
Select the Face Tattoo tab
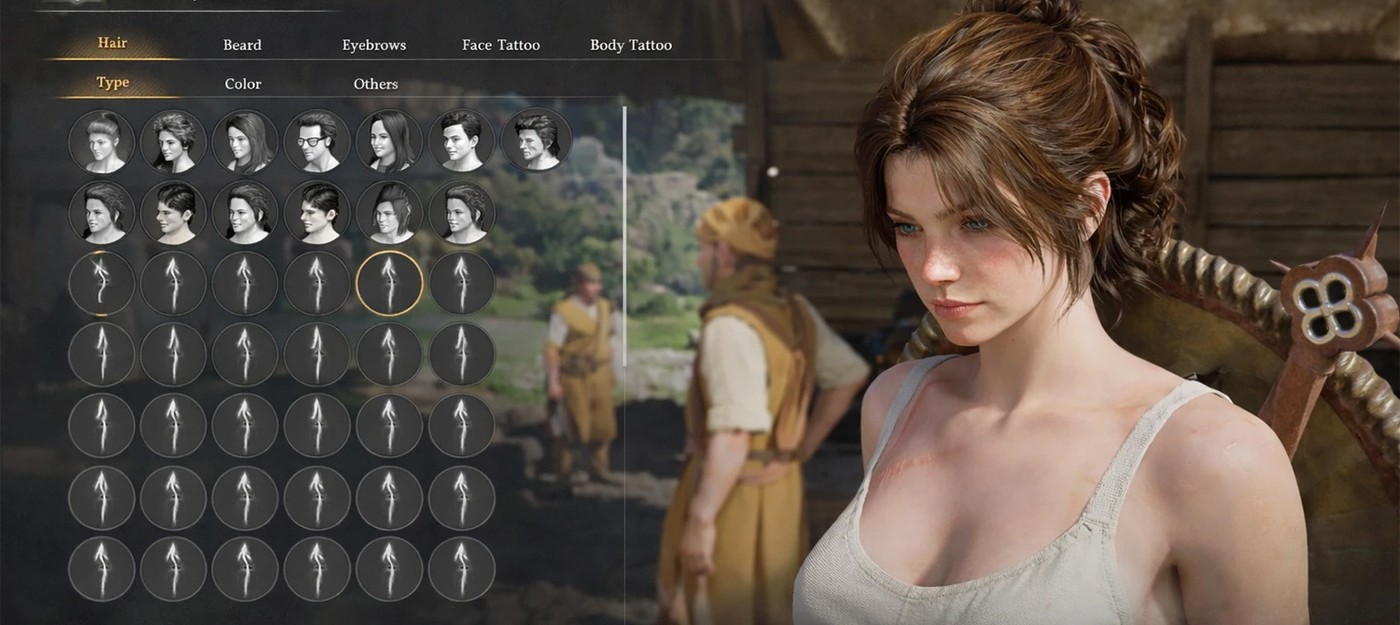pos(501,45)
